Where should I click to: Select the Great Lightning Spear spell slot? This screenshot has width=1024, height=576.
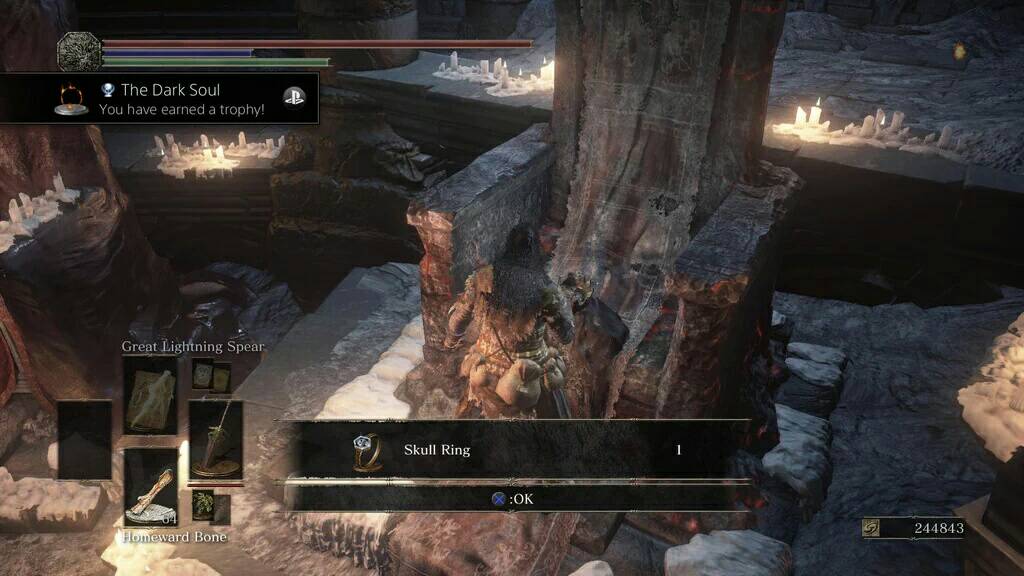click(150, 395)
